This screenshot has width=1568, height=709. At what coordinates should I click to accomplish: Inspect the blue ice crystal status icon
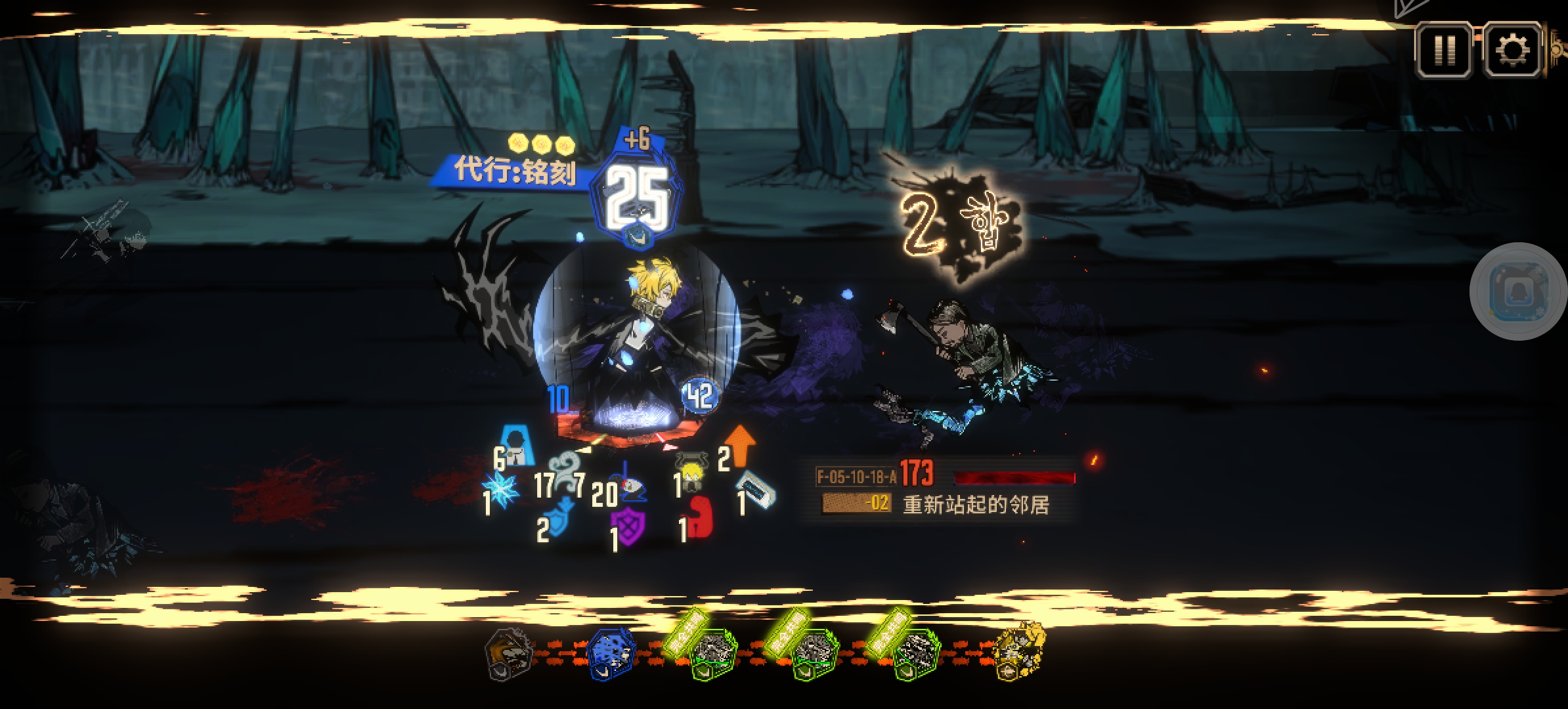[x=502, y=490]
